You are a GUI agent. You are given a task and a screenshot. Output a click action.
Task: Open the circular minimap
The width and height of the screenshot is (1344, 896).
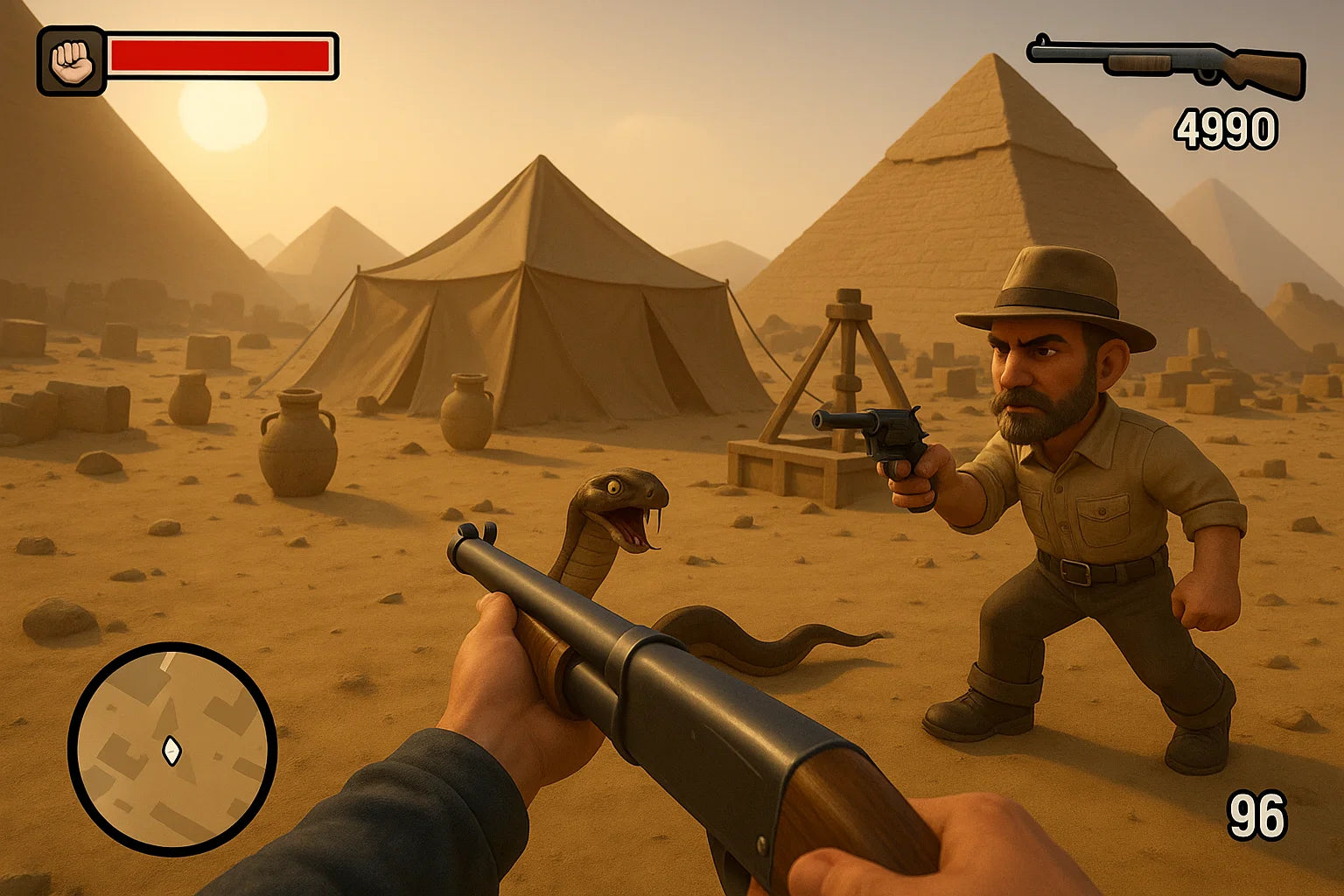coord(172,748)
